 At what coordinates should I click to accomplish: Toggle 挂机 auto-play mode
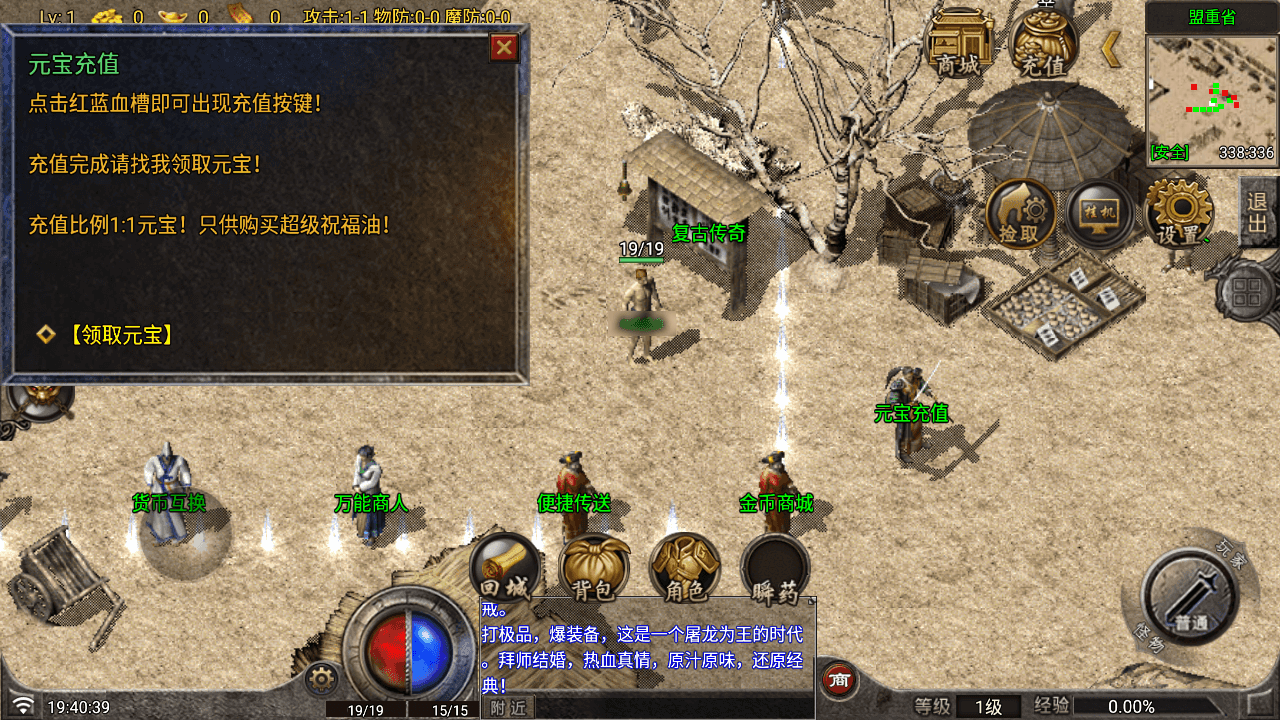click(x=1099, y=214)
